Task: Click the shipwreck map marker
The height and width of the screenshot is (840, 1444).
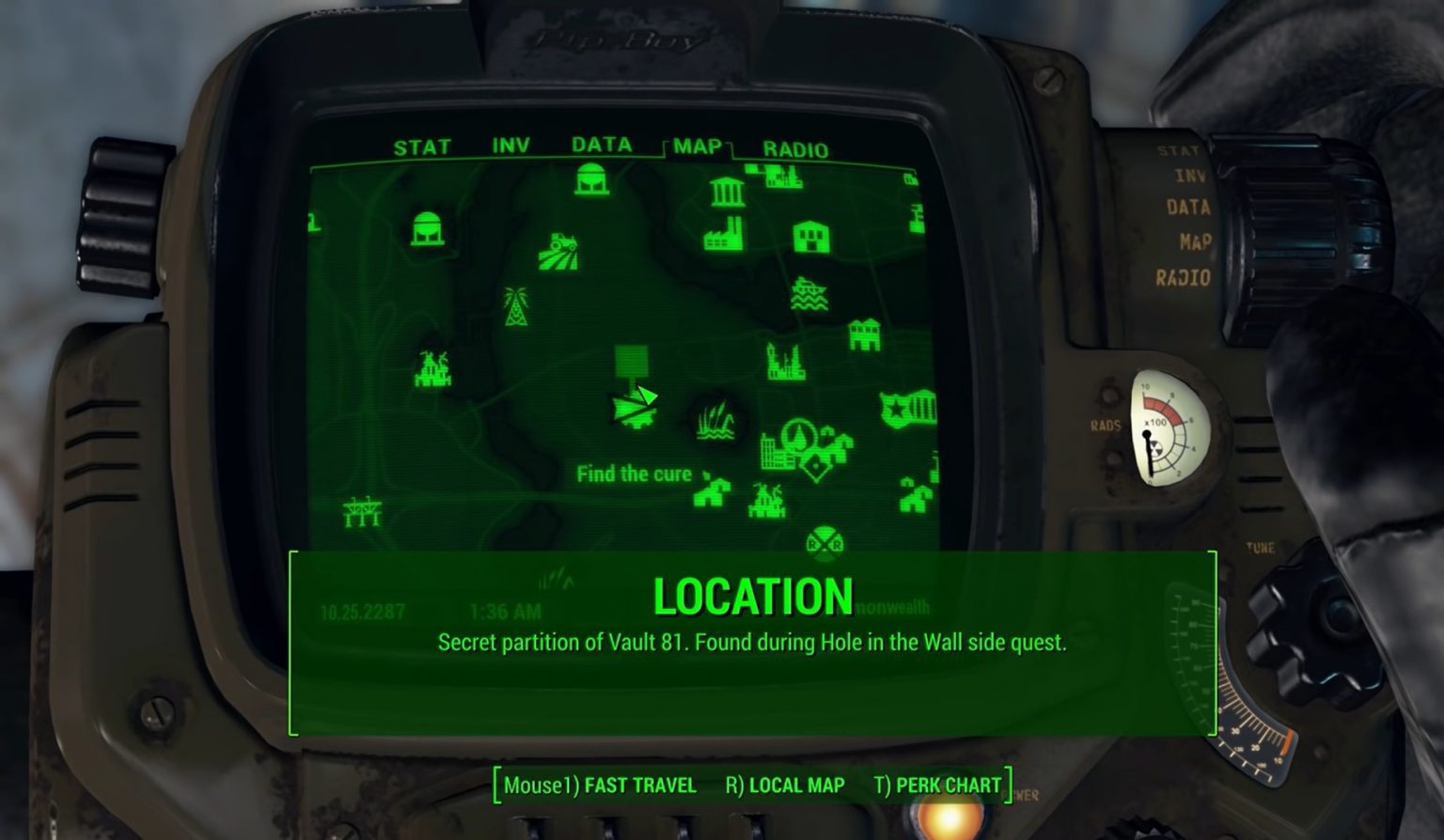Action: pos(808,294)
